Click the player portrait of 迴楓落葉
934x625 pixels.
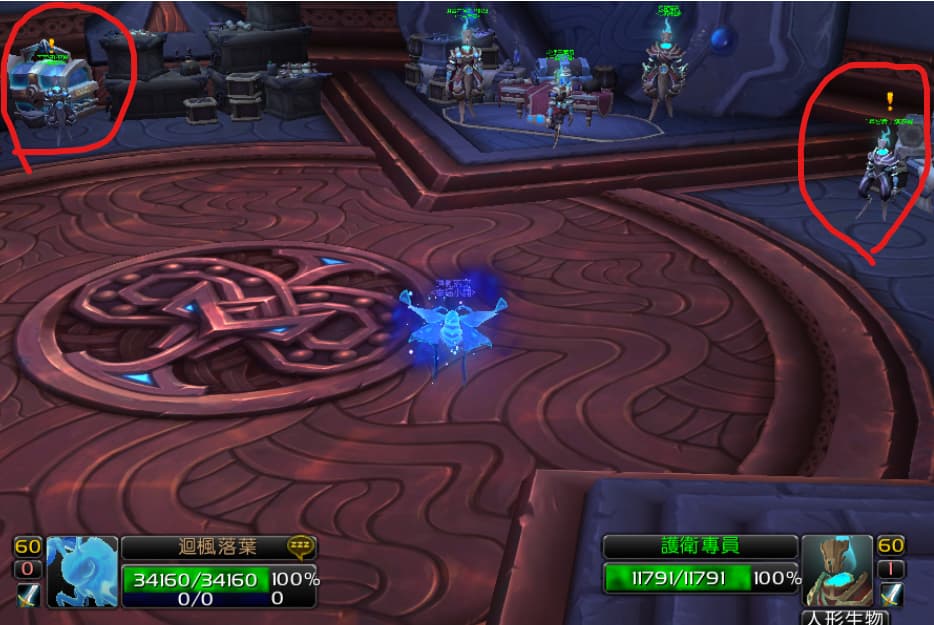pos(82,572)
